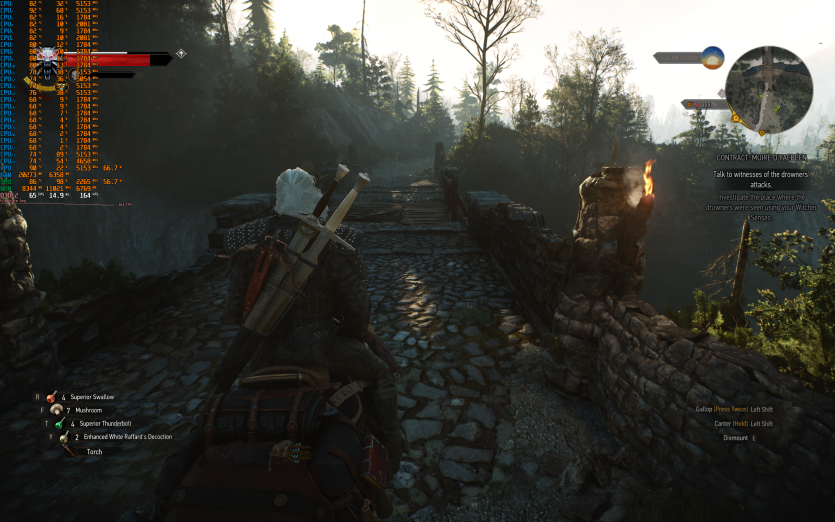Select the Superior Thunderbolt potion slot
The height and width of the screenshot is (522, 835).
(x=60, y=423)
